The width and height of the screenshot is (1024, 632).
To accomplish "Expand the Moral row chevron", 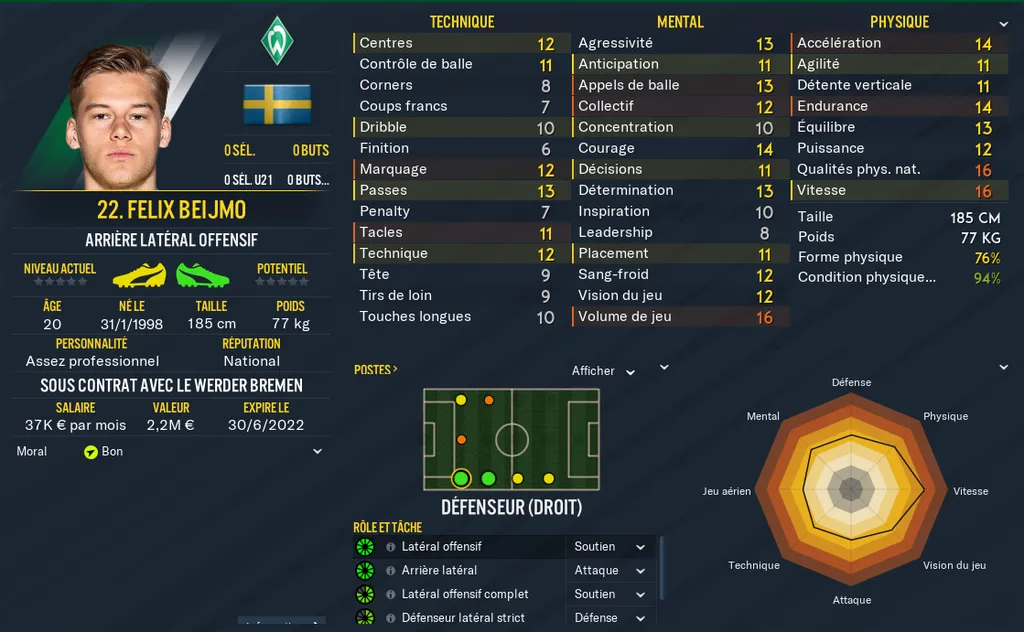I will point(317,452).
